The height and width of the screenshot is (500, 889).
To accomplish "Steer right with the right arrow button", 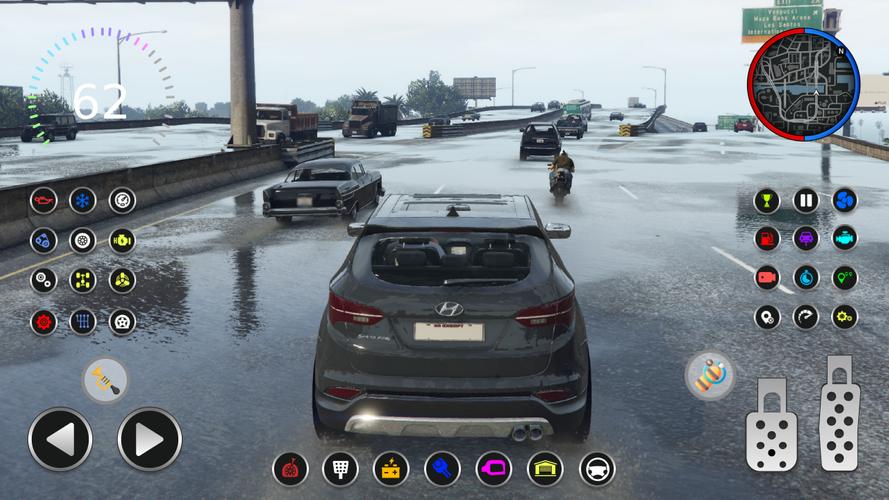I will [x=150, y=439].
